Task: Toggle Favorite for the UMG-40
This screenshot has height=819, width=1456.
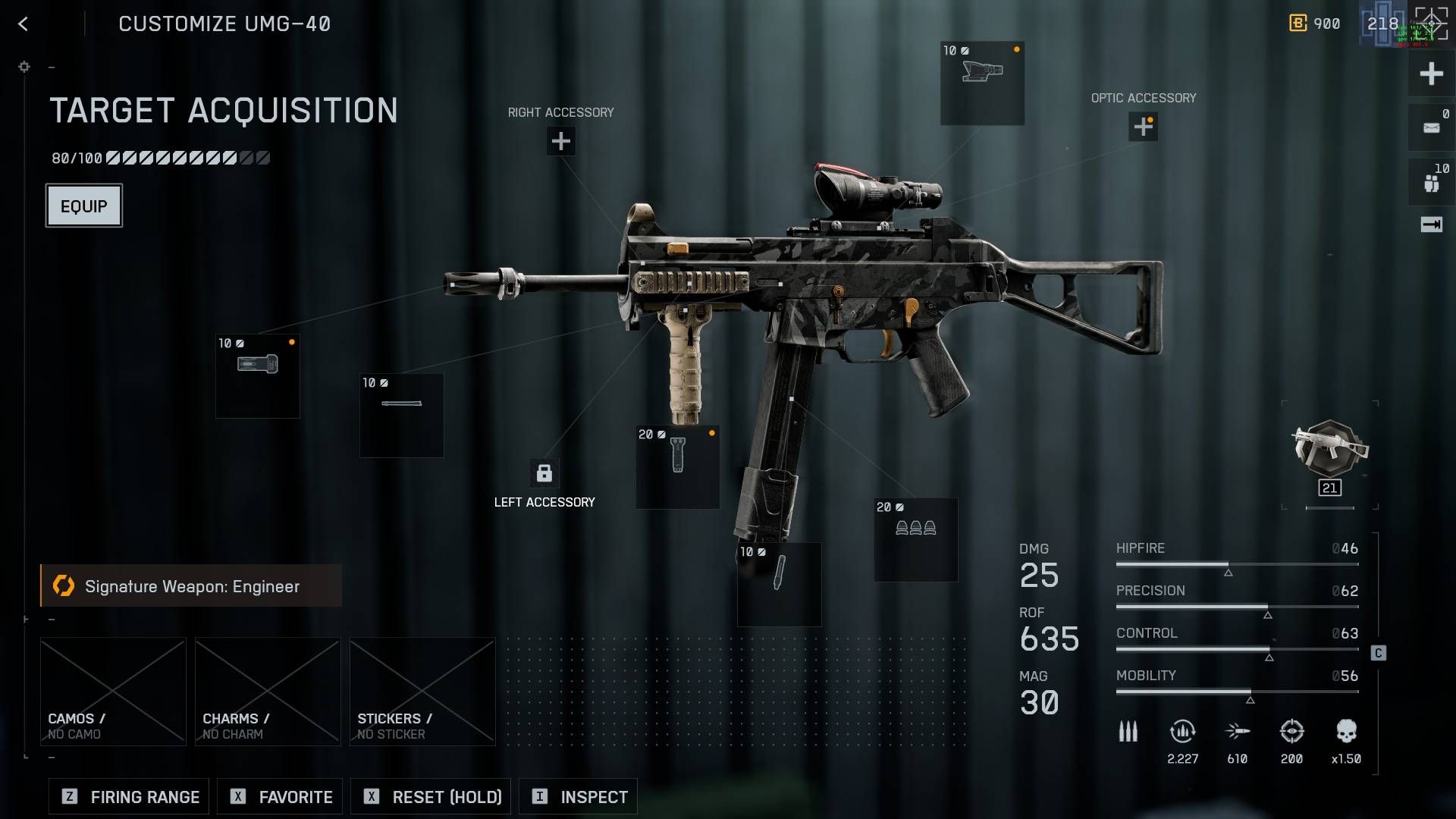Action: [279, 796]
